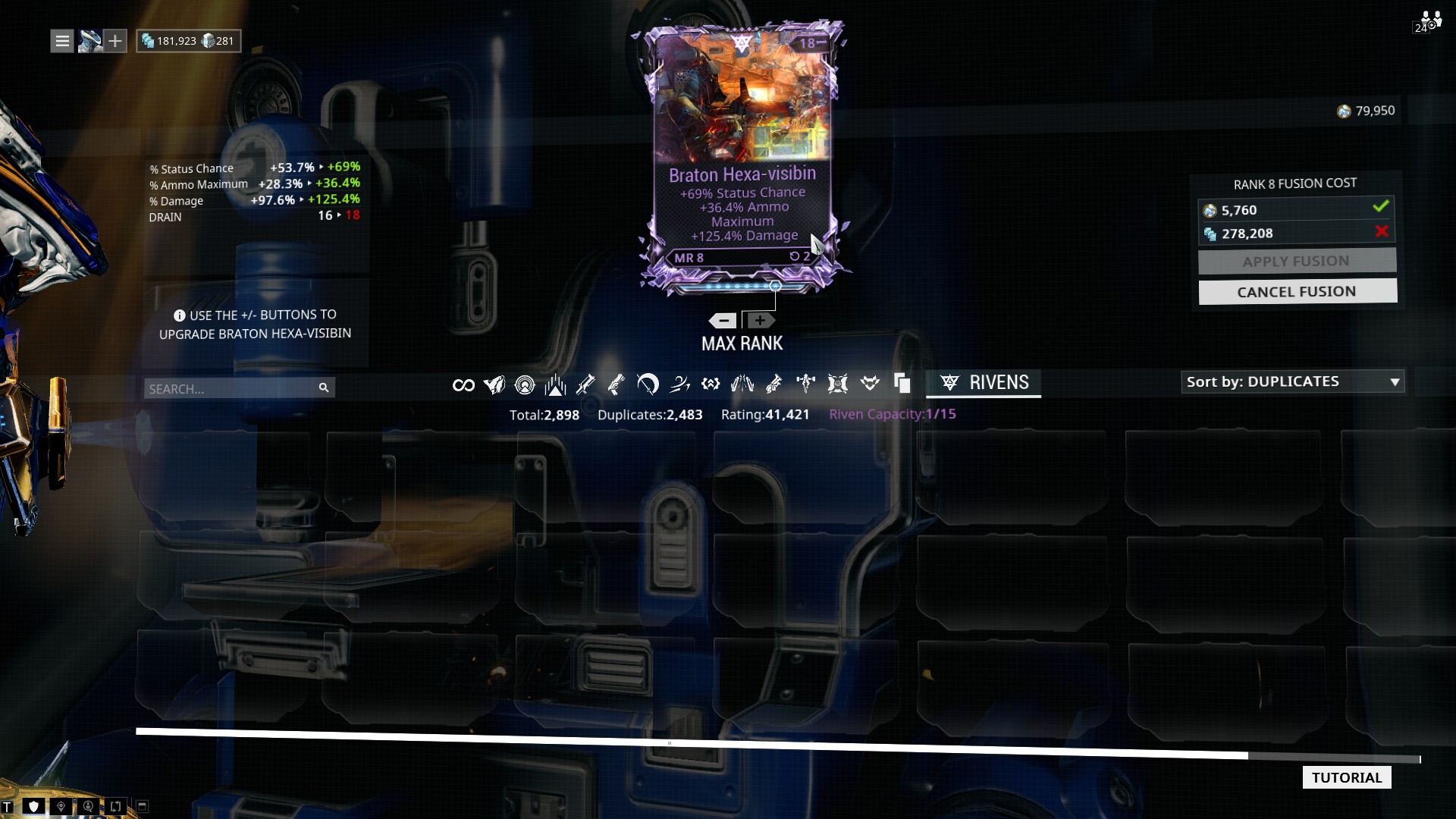
Task: Select the Braton Hexa-visibin riven card
Action: click(x=742, y=152)
